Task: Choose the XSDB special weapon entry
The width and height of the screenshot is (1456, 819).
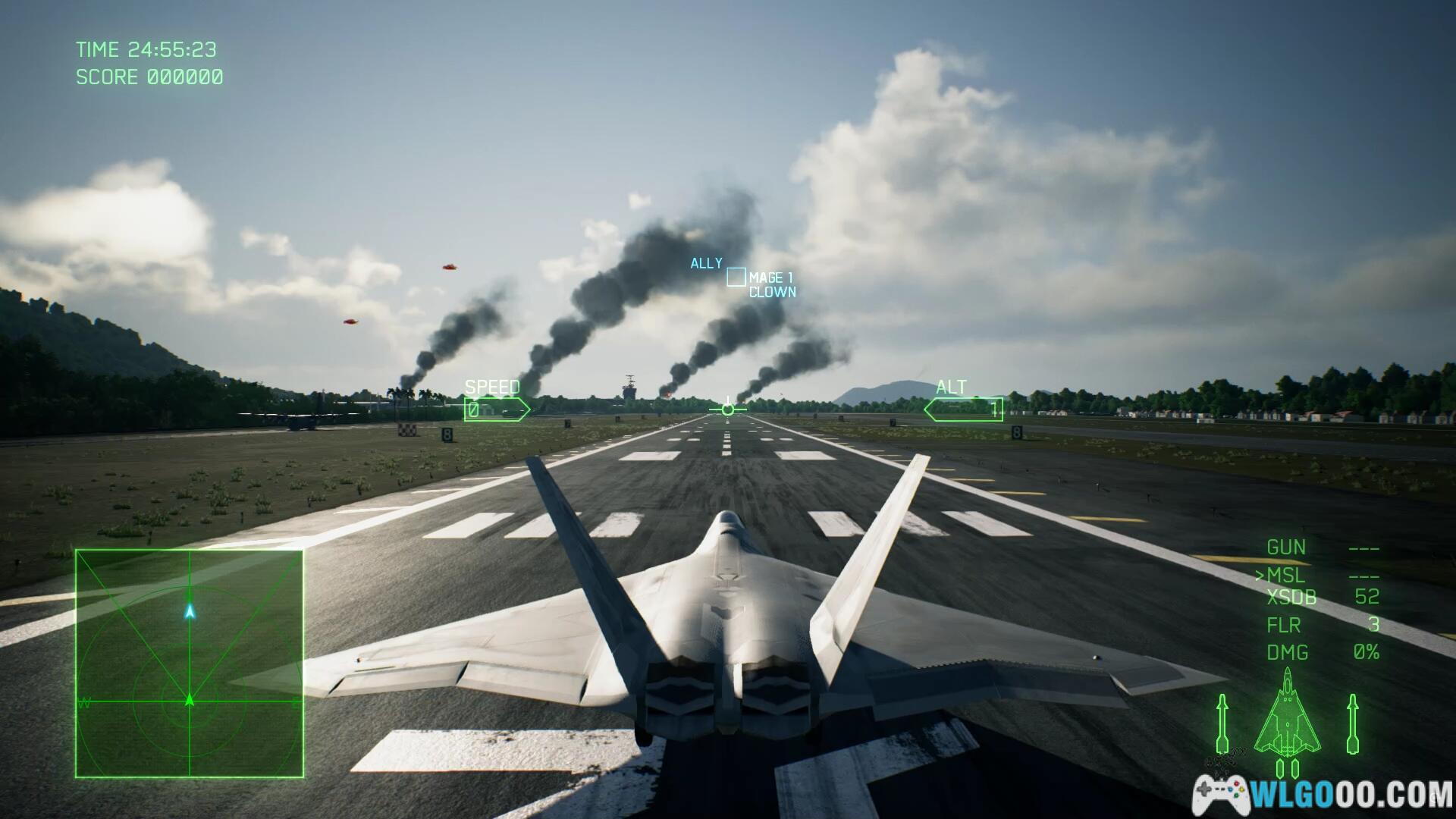Action: click(1291, 598)
